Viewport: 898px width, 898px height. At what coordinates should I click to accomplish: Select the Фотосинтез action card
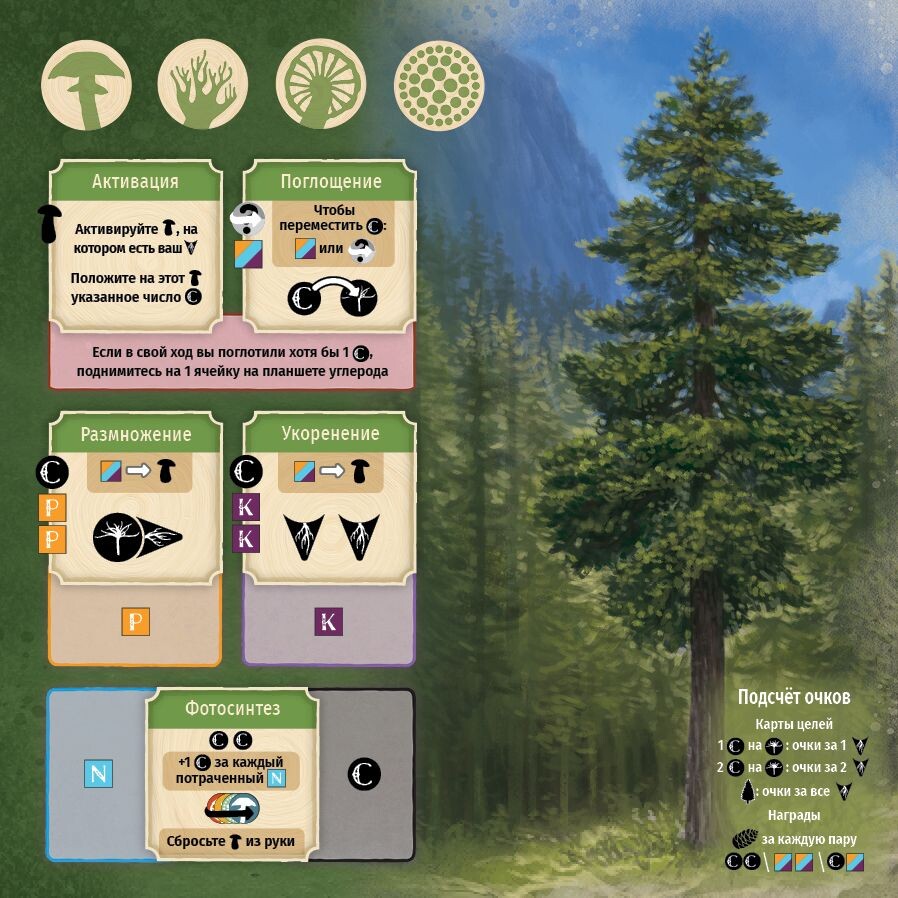pos(232,775)
